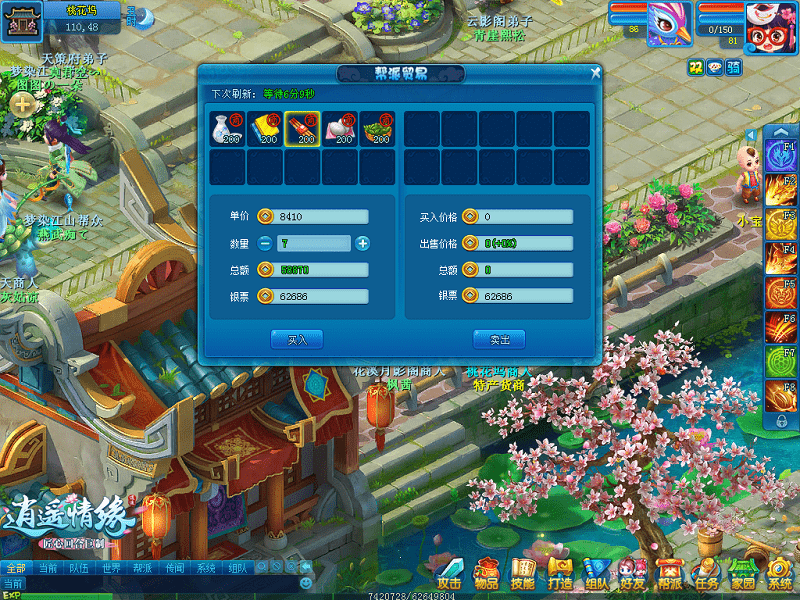Screen dimensions: 800x600
Task: Select the green vegetable basket trade item
Action: pos(377,129)
